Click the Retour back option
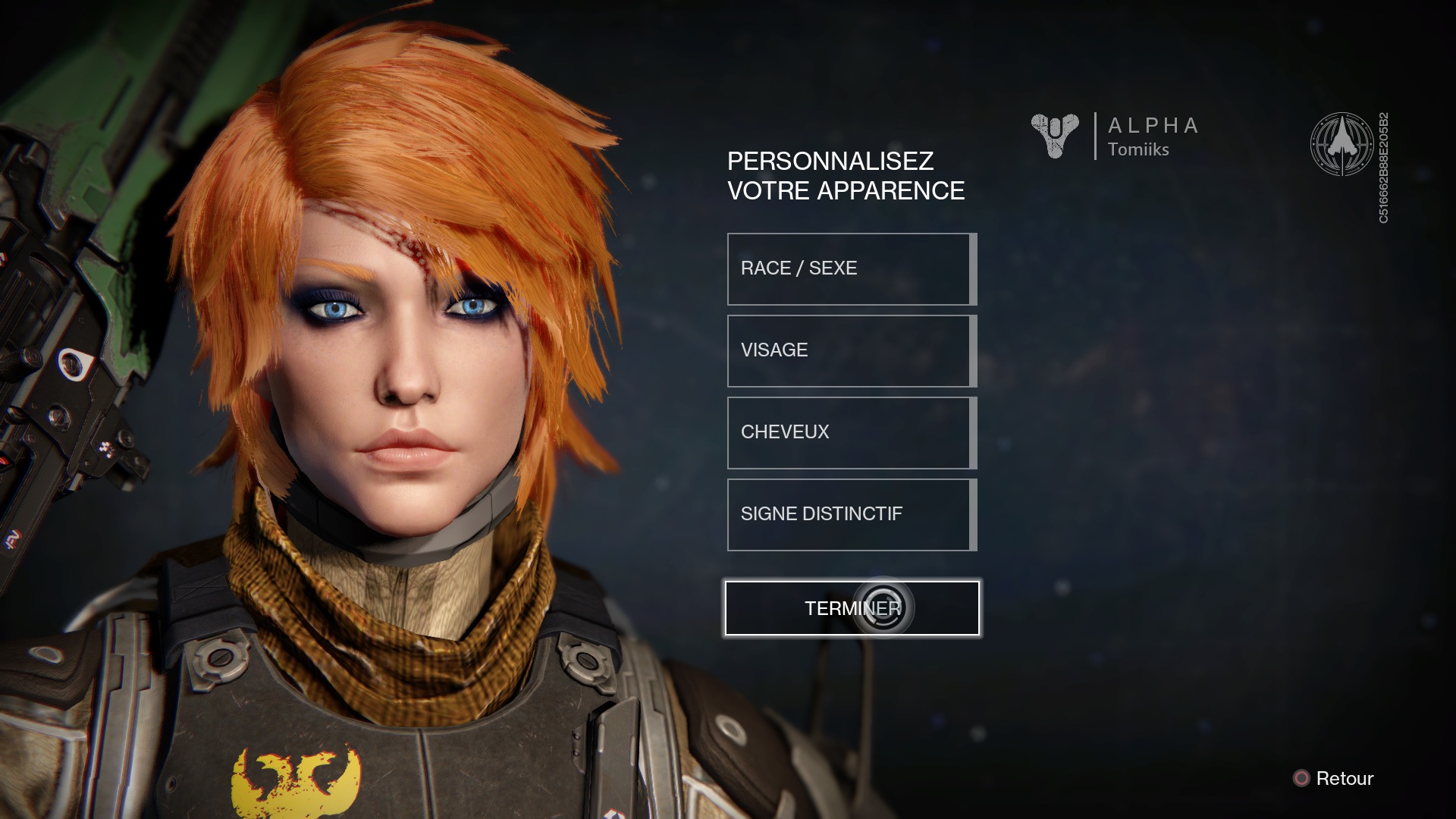The height and width of the screenshot is (819, 1456). coord(1334,779)
